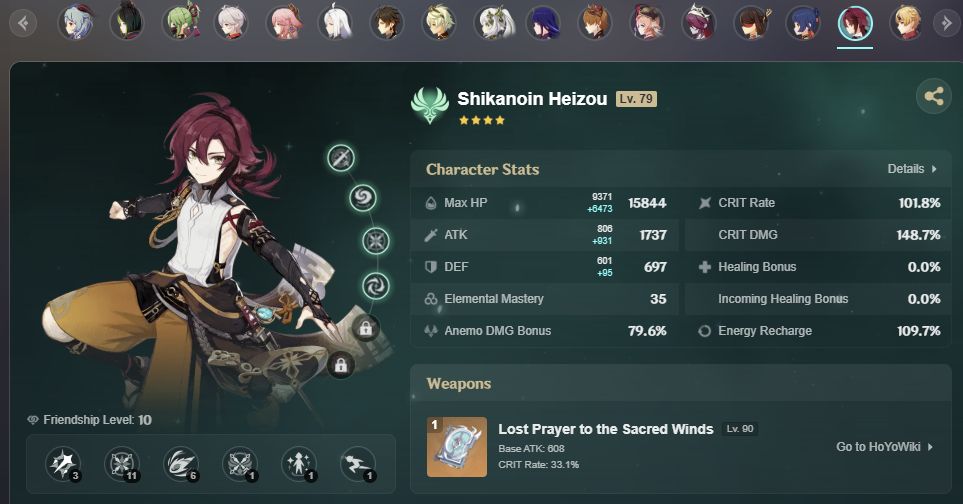The width and height of the screenshot is (963, 504).
Task: Open the single-spiral constellation node
Action: click(x=363, y=197)
